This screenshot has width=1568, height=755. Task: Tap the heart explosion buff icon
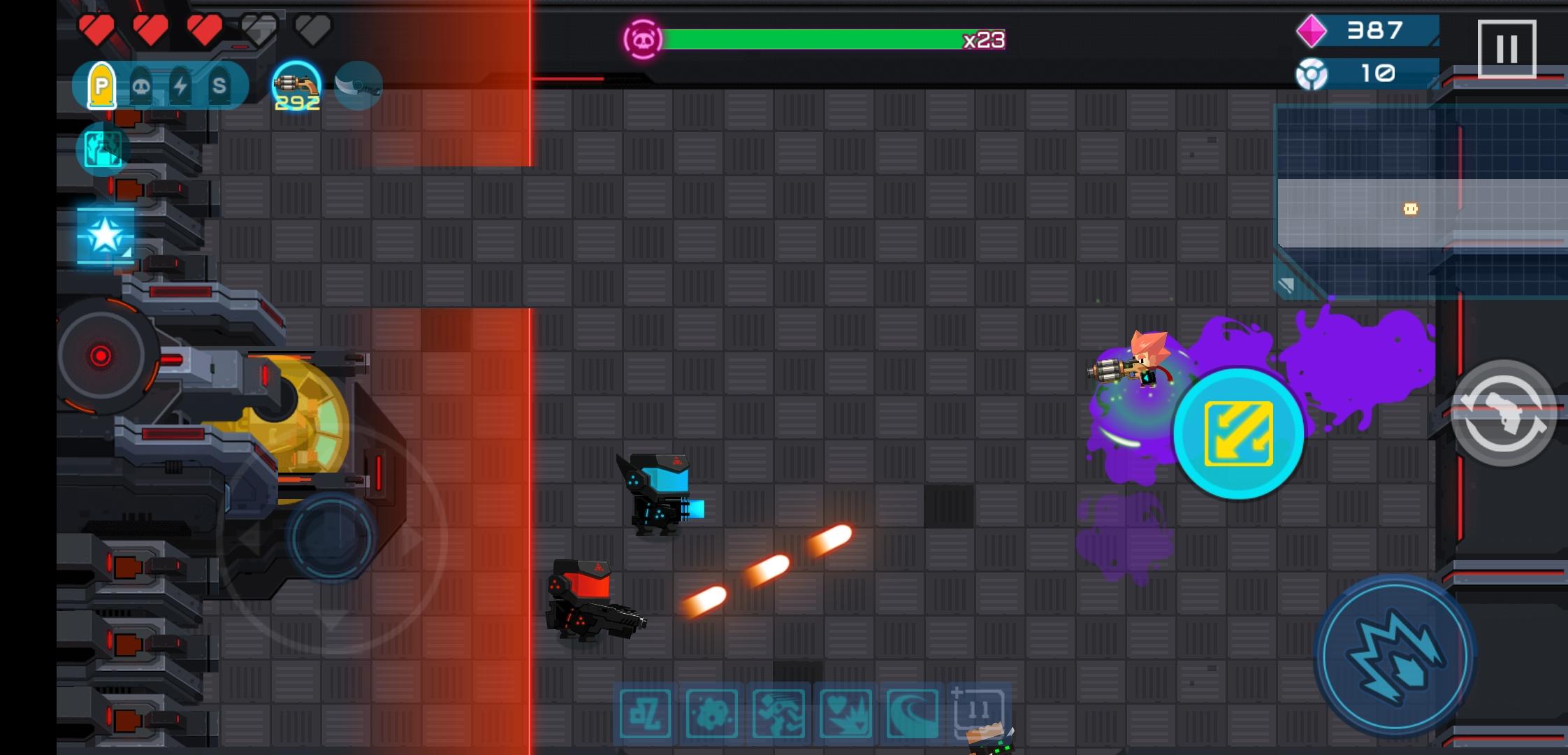coord(845,714)
